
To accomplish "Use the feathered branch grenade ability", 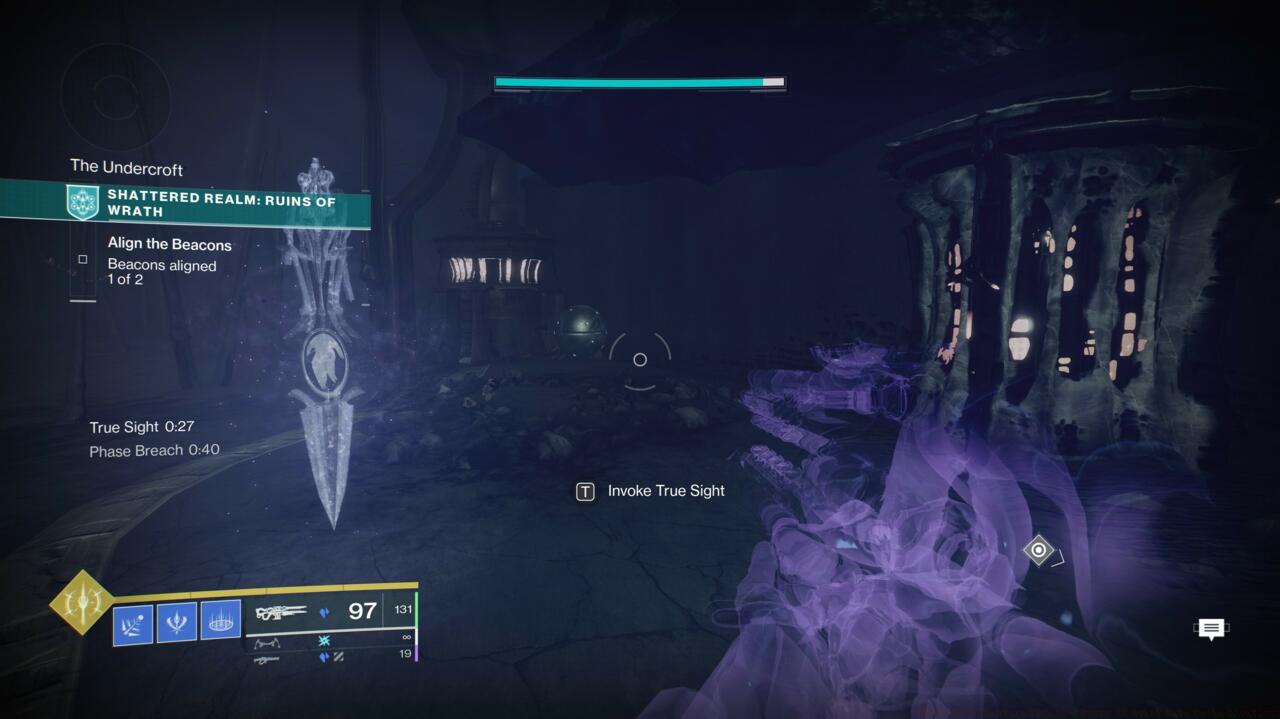I will pos(133,622).
